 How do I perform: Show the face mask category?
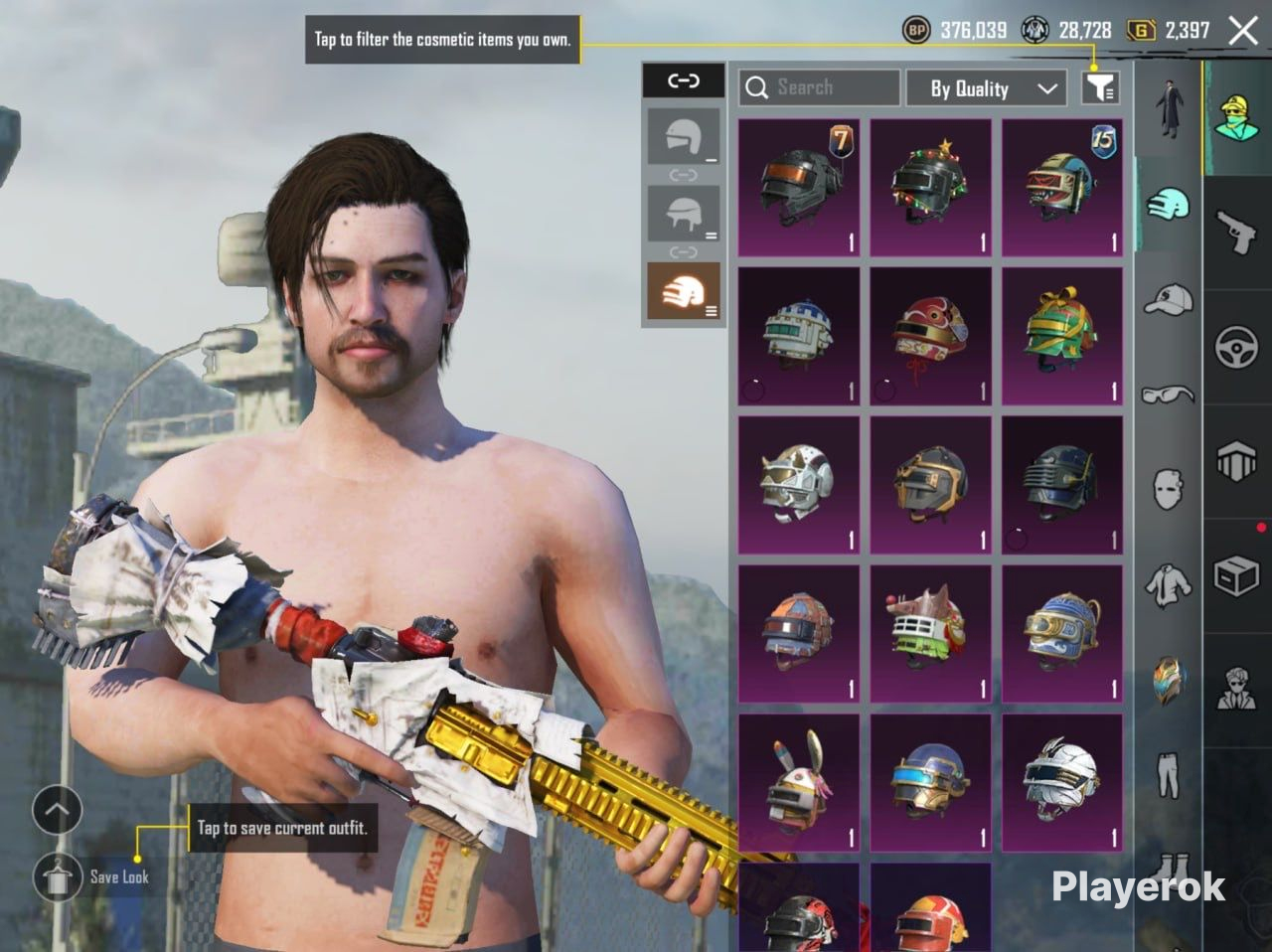click(x=1168, y=489)
